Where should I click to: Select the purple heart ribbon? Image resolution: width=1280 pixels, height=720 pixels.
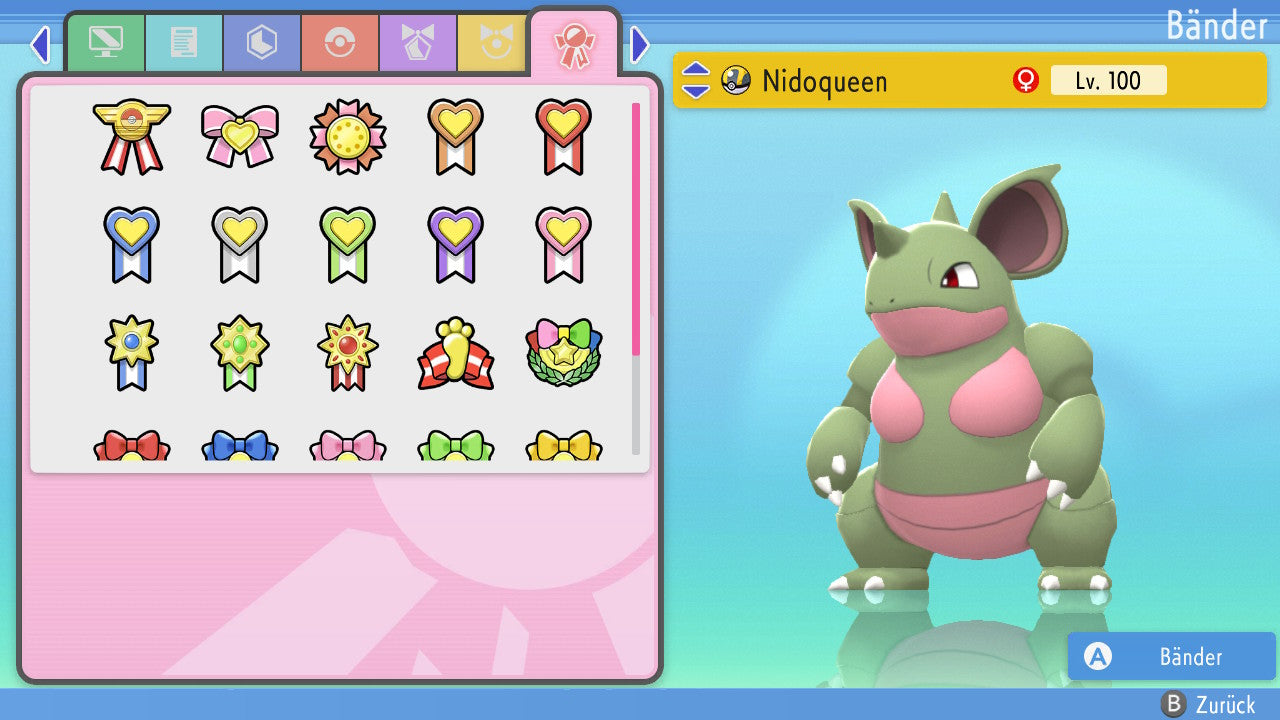(x=455, y=243)
